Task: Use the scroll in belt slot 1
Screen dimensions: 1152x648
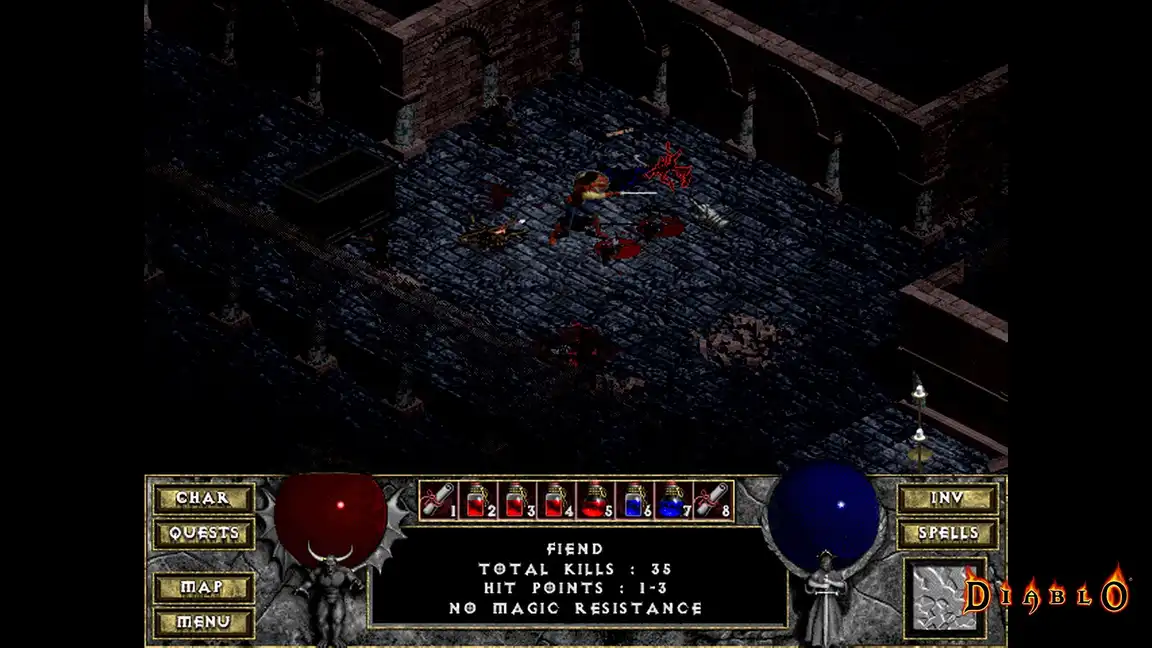Action: pyautogui.click(x=436, y=500)
